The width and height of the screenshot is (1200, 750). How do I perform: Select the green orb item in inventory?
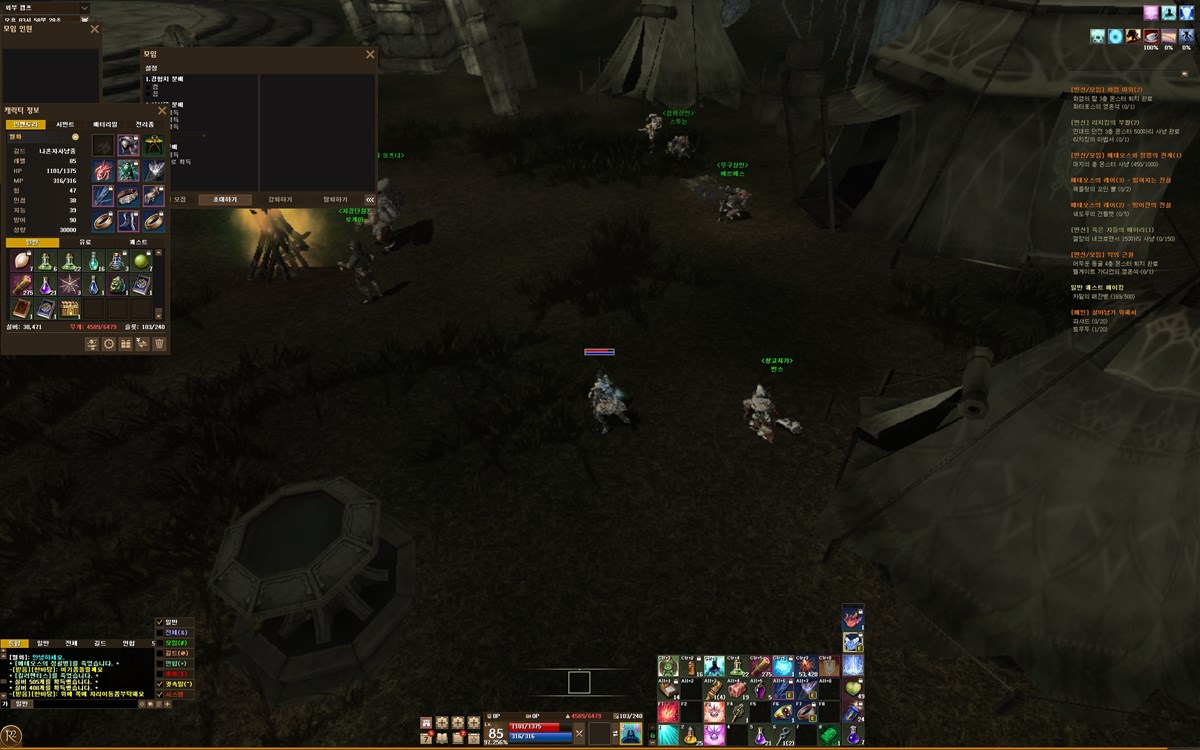point(141,261)
